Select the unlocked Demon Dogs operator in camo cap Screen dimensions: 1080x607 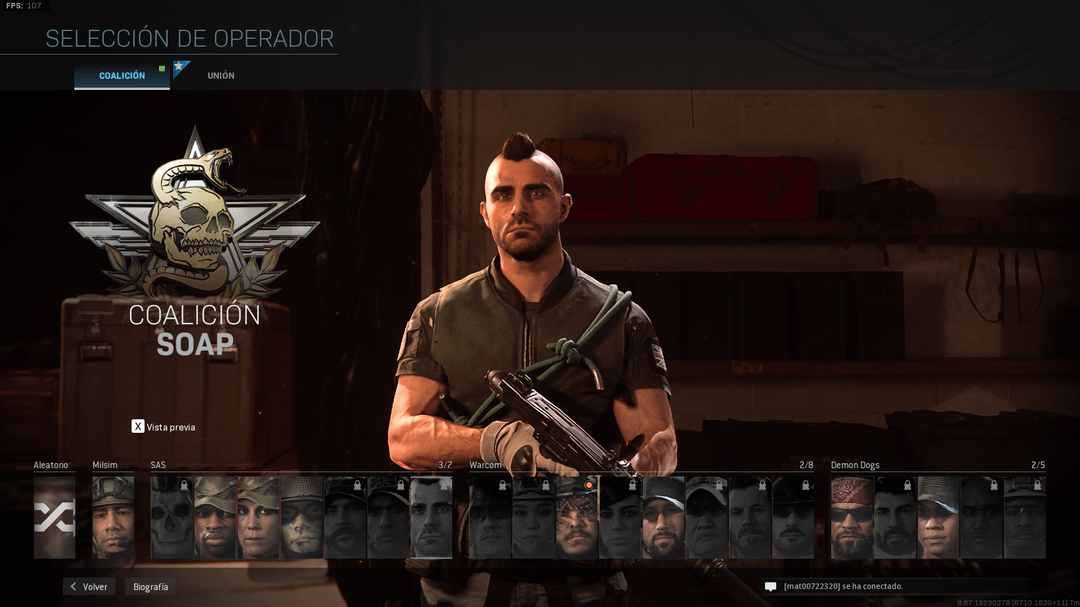tap(938, 517)
